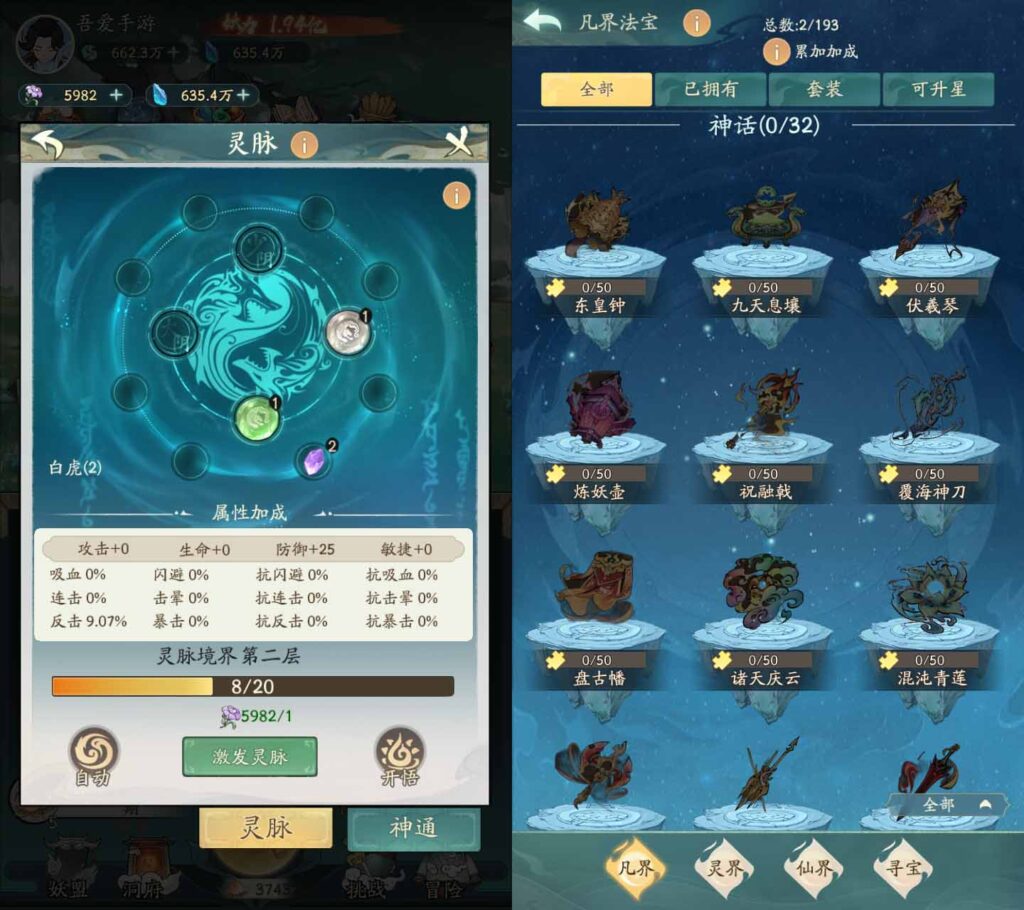Activate the 激发灵脉 green button

click(x=249, y=757)
